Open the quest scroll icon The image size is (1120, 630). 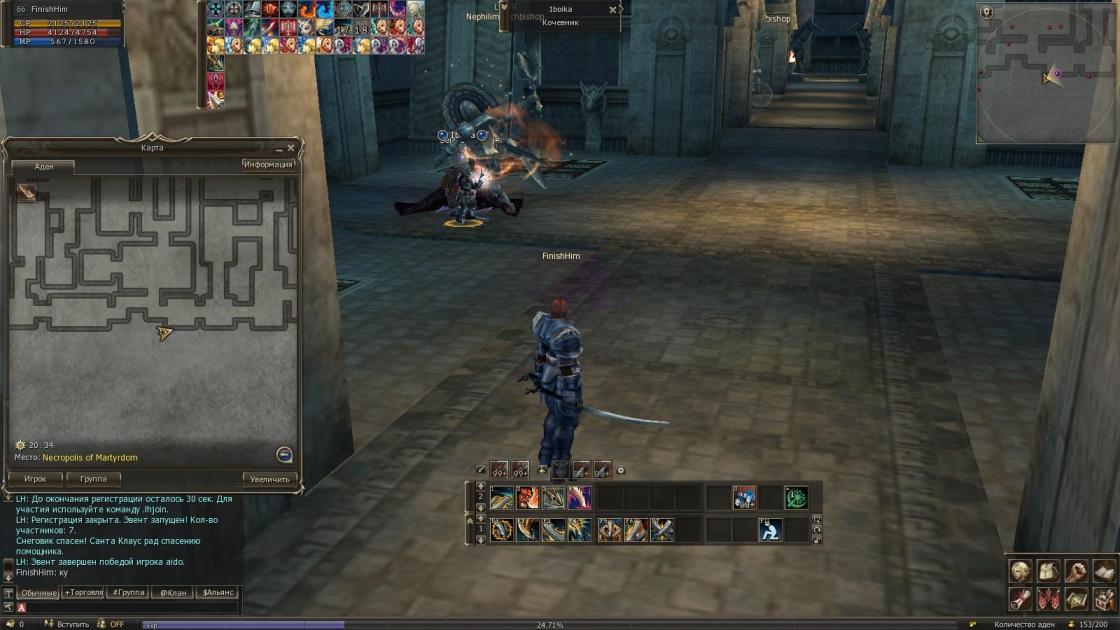click(x=1020, y=598)
